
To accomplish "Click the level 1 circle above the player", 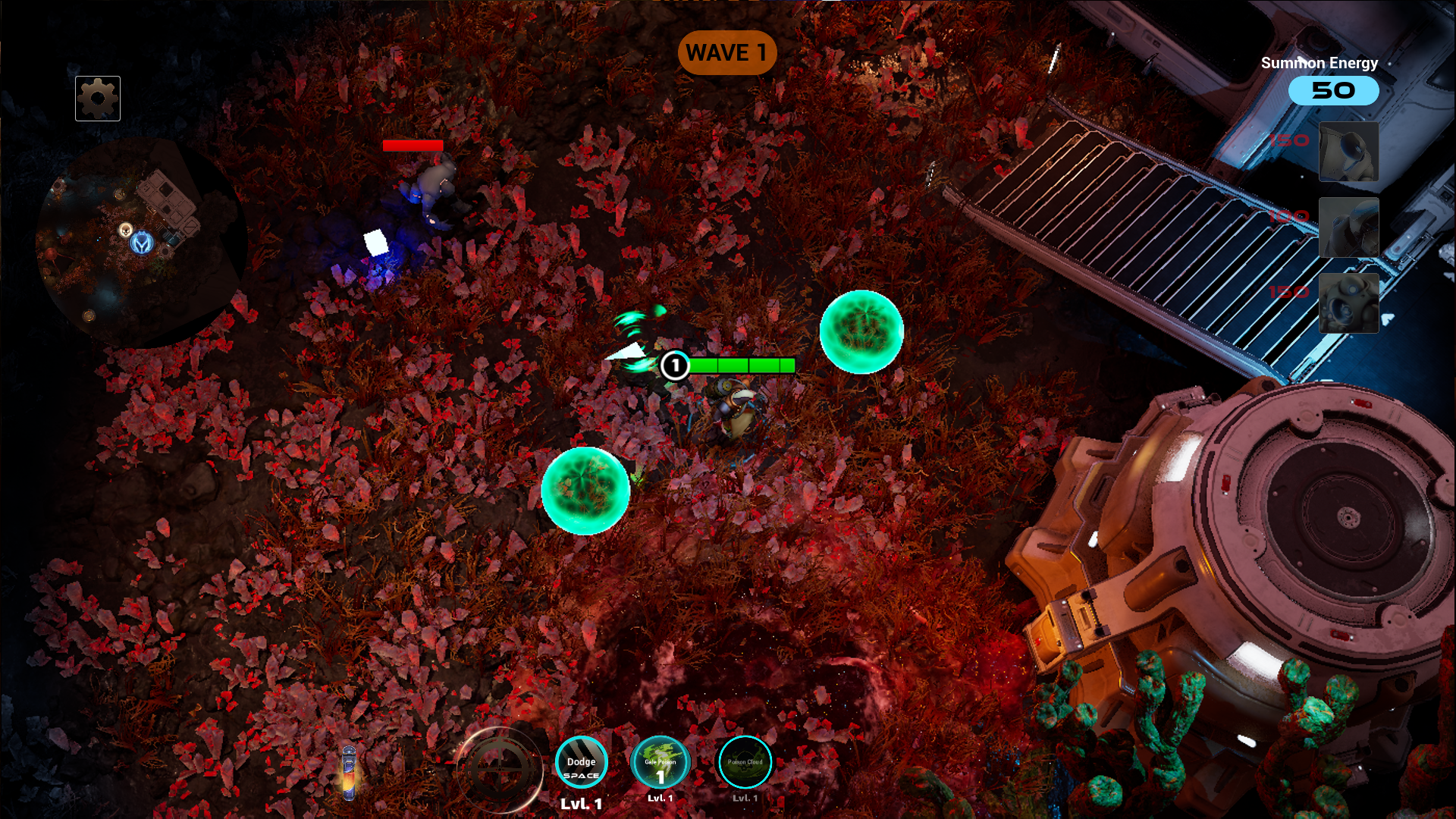I will click(676, 366).
